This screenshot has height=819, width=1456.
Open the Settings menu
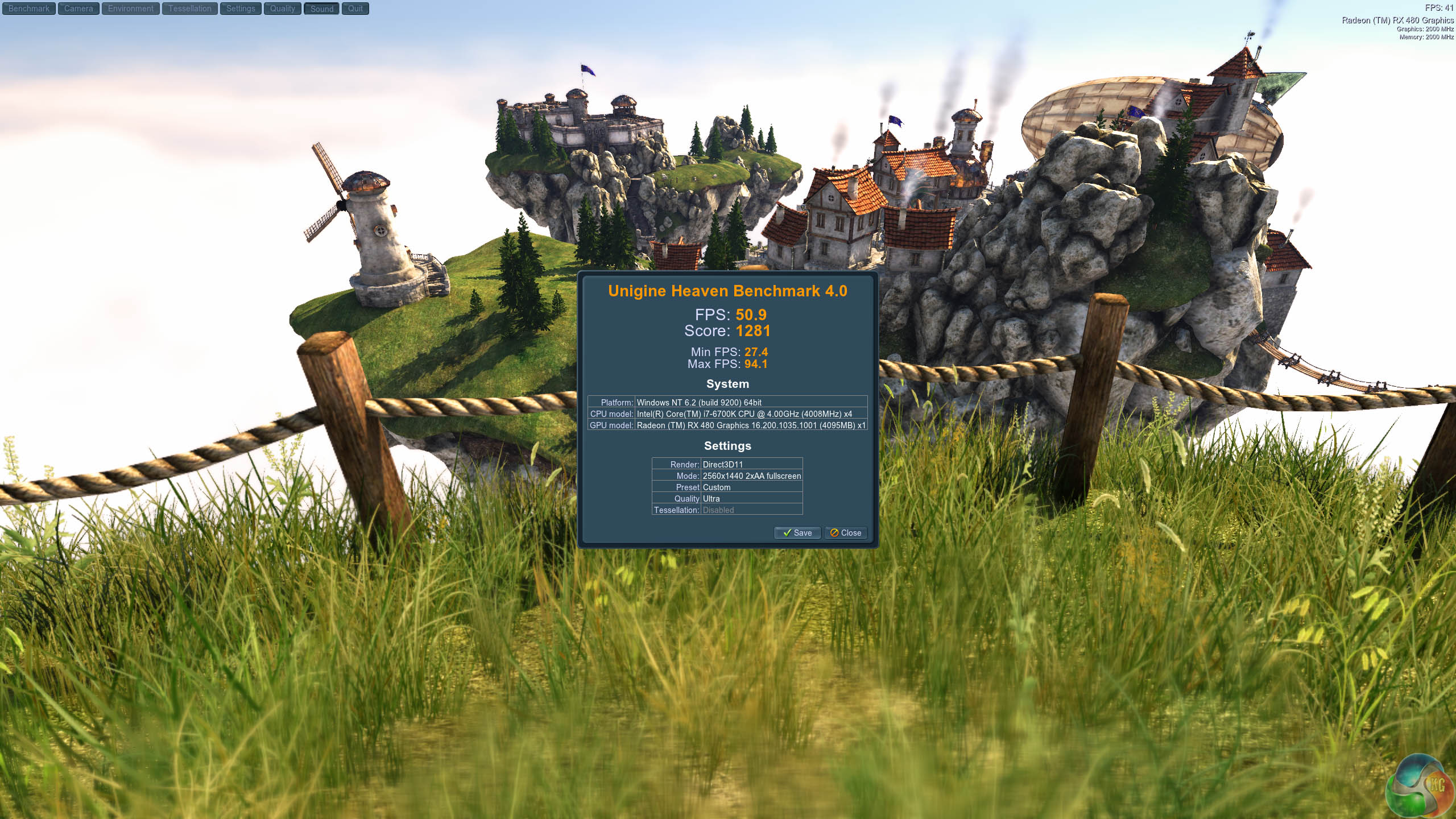(x=241, y=9)
